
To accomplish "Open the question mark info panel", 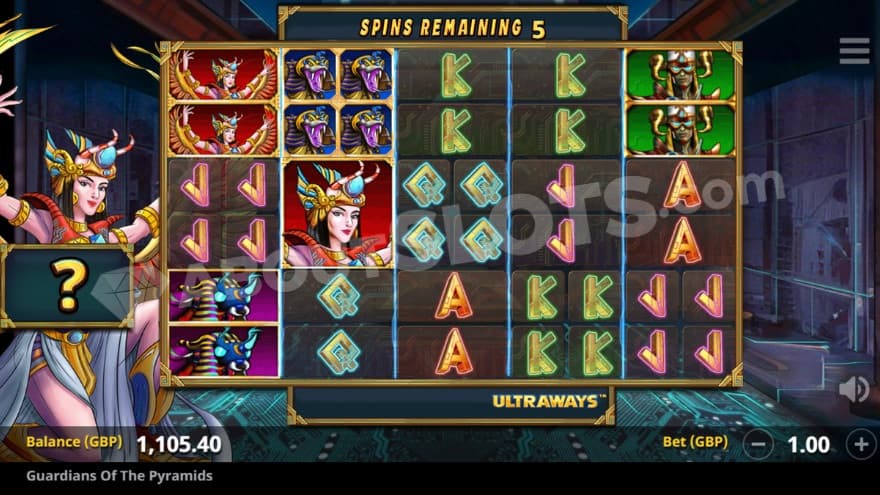I will (67, 287).
